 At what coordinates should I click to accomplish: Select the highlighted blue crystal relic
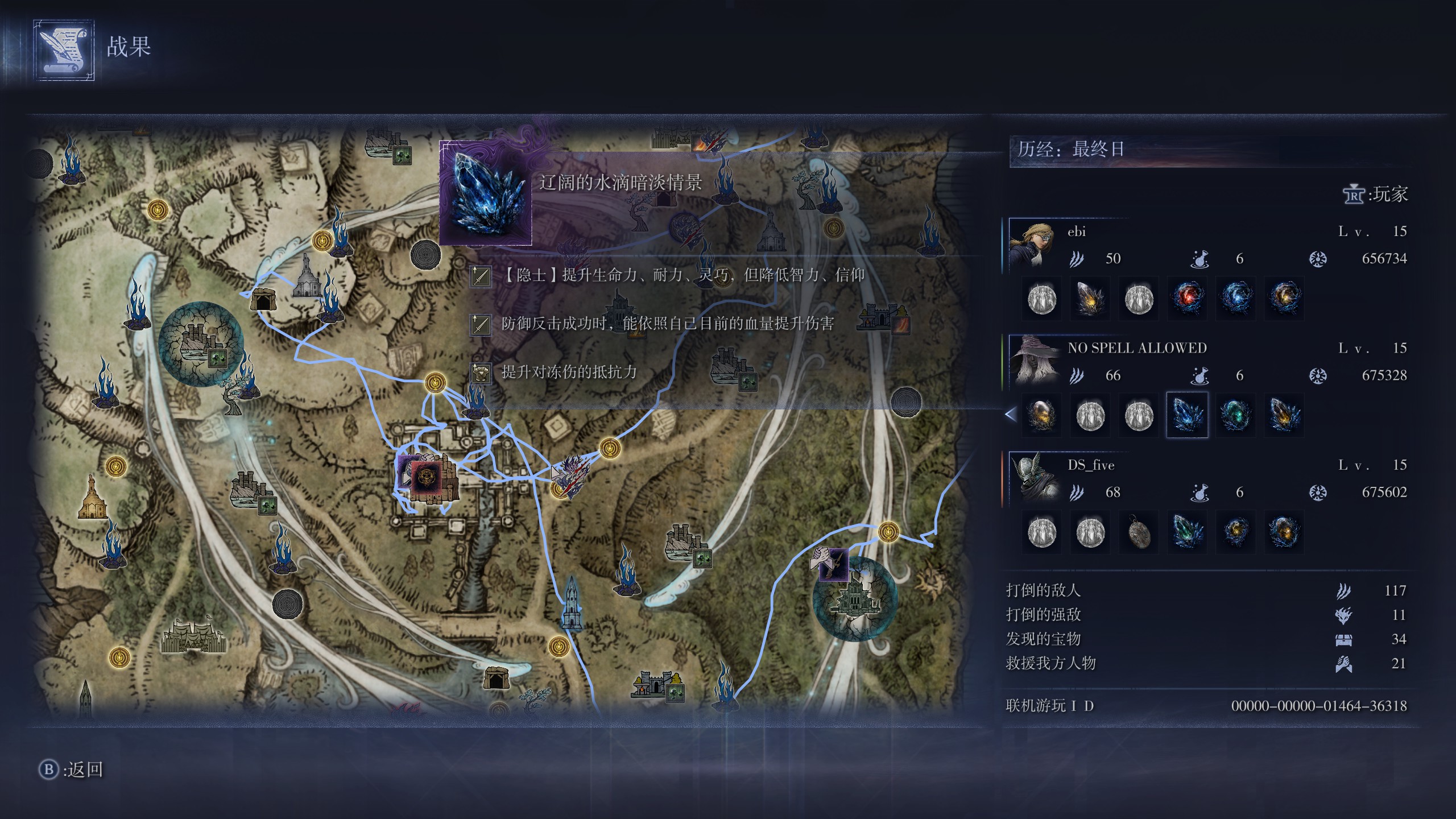pos(1187,415)
